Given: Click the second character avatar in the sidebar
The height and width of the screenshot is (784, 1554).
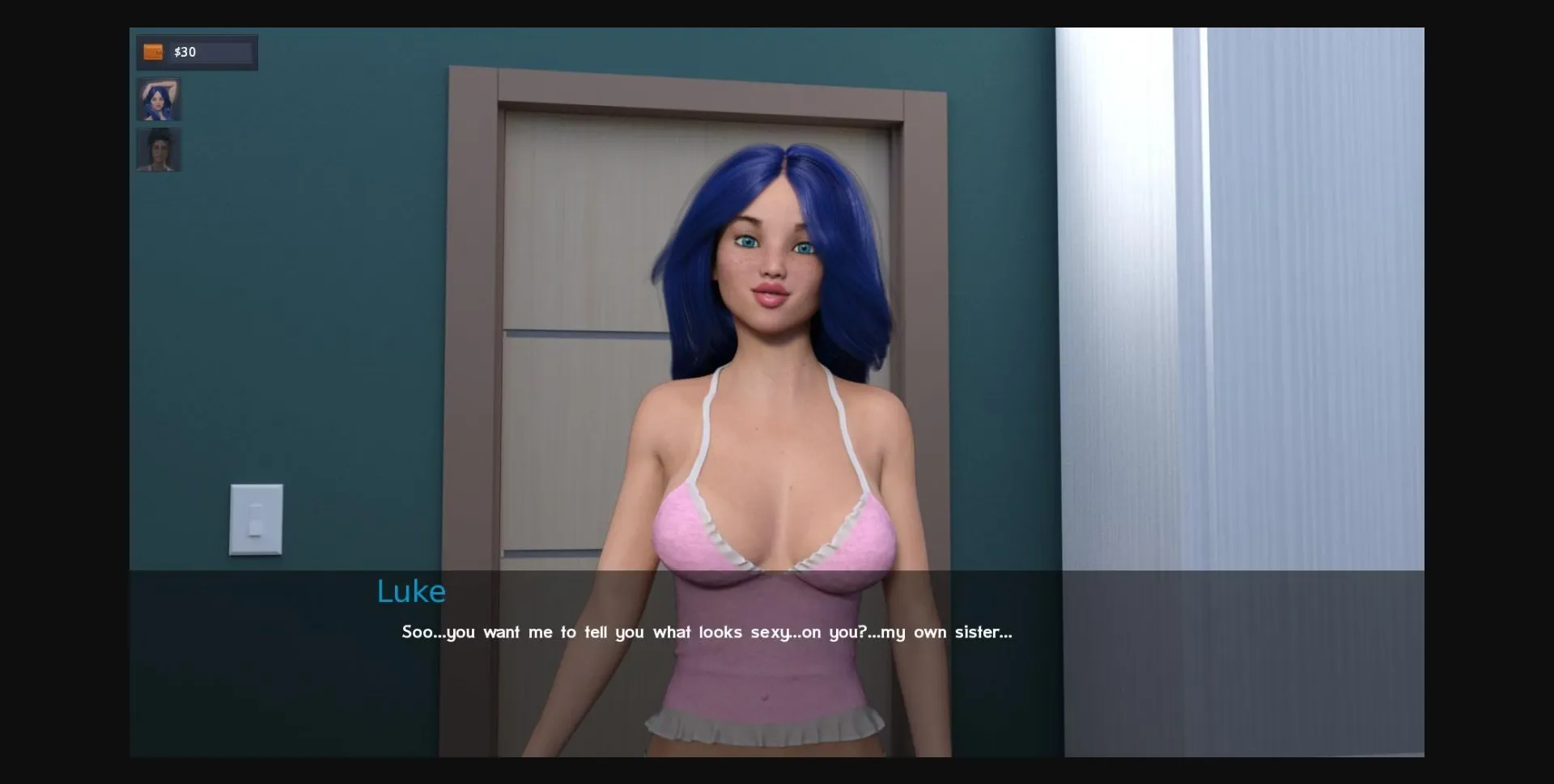Looking at the screenshot, I should tap(159, 150).
